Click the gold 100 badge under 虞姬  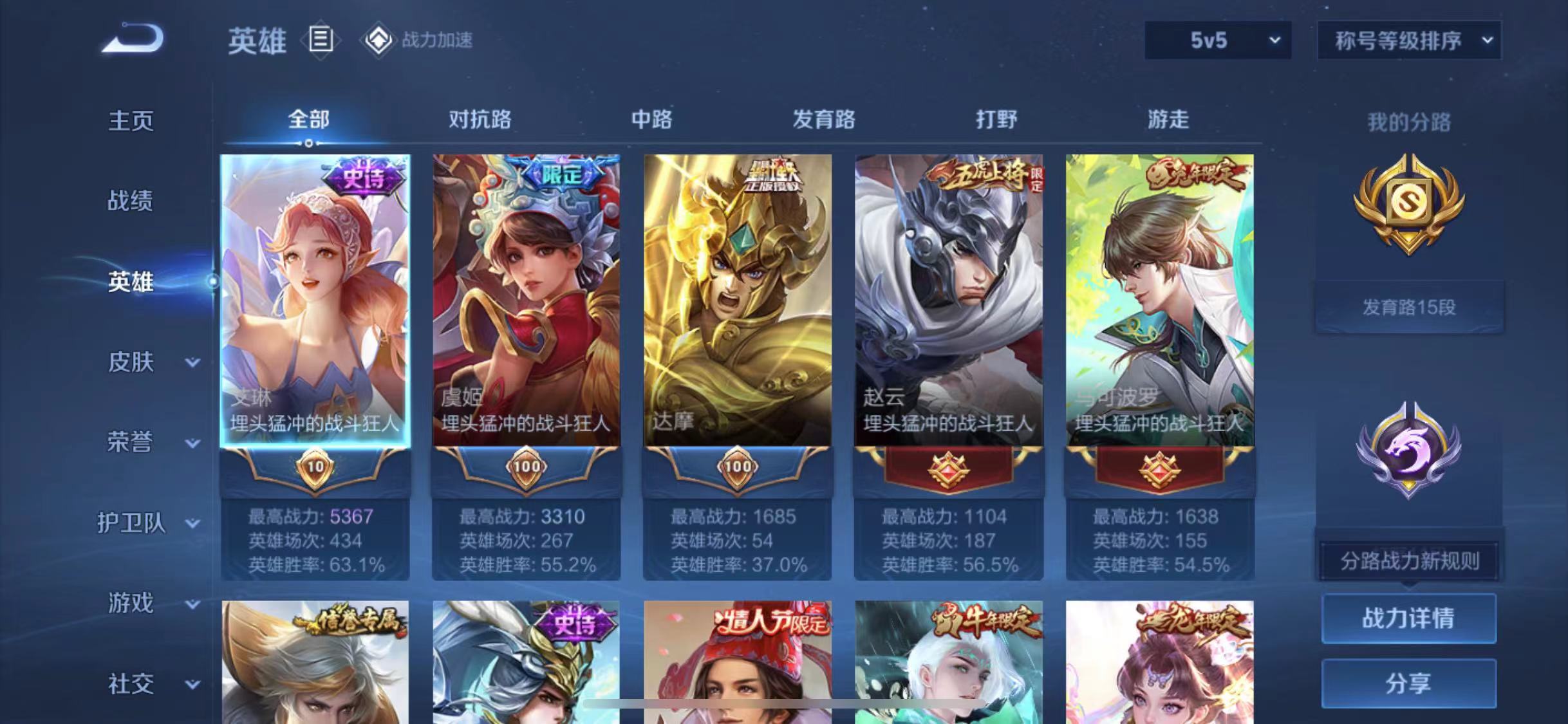click(x=526, y=467)
